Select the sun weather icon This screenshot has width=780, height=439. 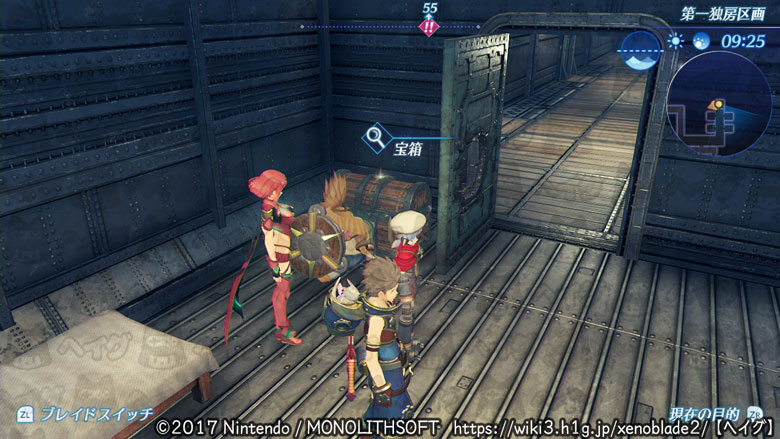[676, 41]
